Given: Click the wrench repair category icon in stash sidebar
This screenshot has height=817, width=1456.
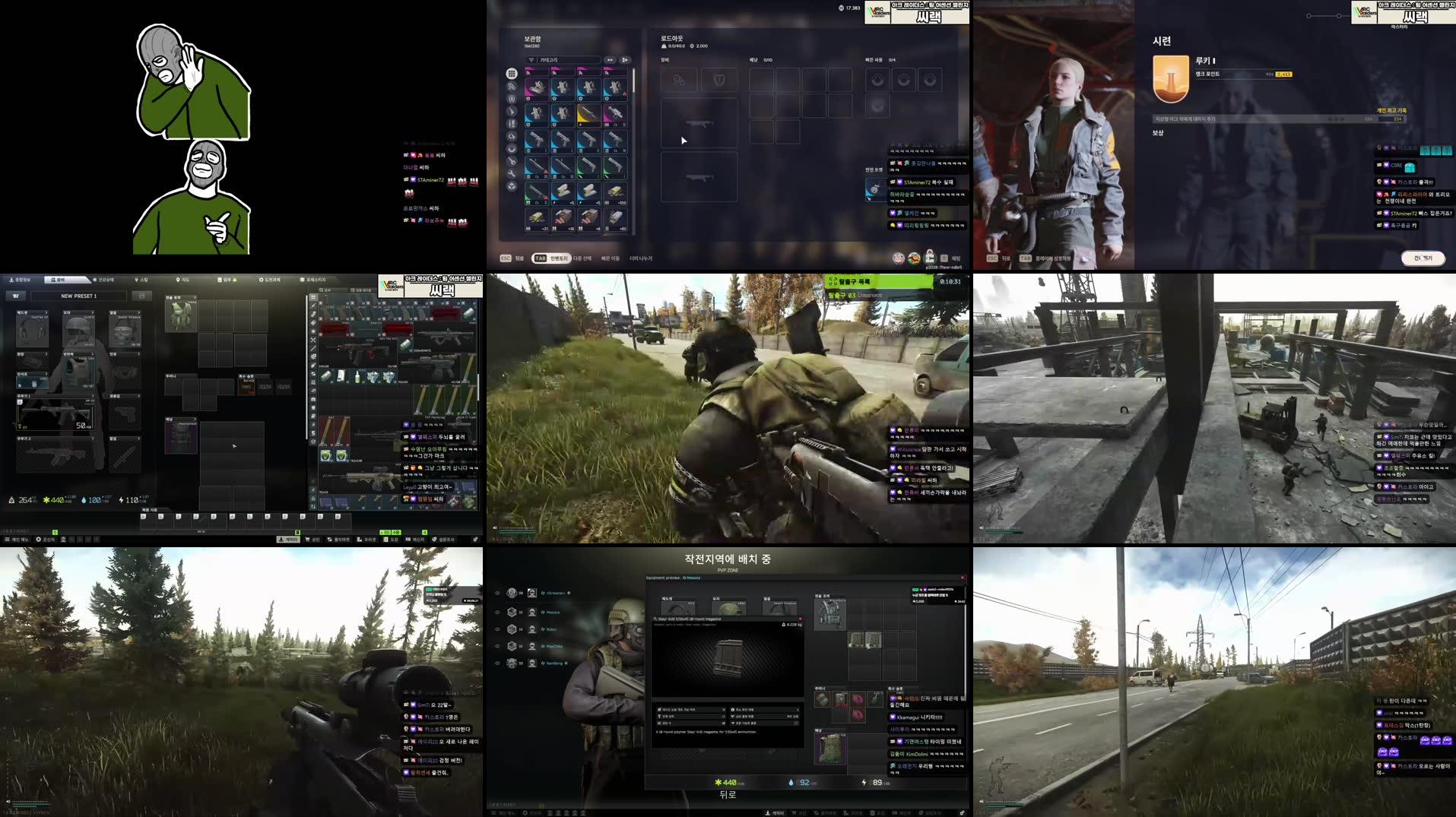Looking at the screenshot, I should pyautogui.click(x=511, y=172).
